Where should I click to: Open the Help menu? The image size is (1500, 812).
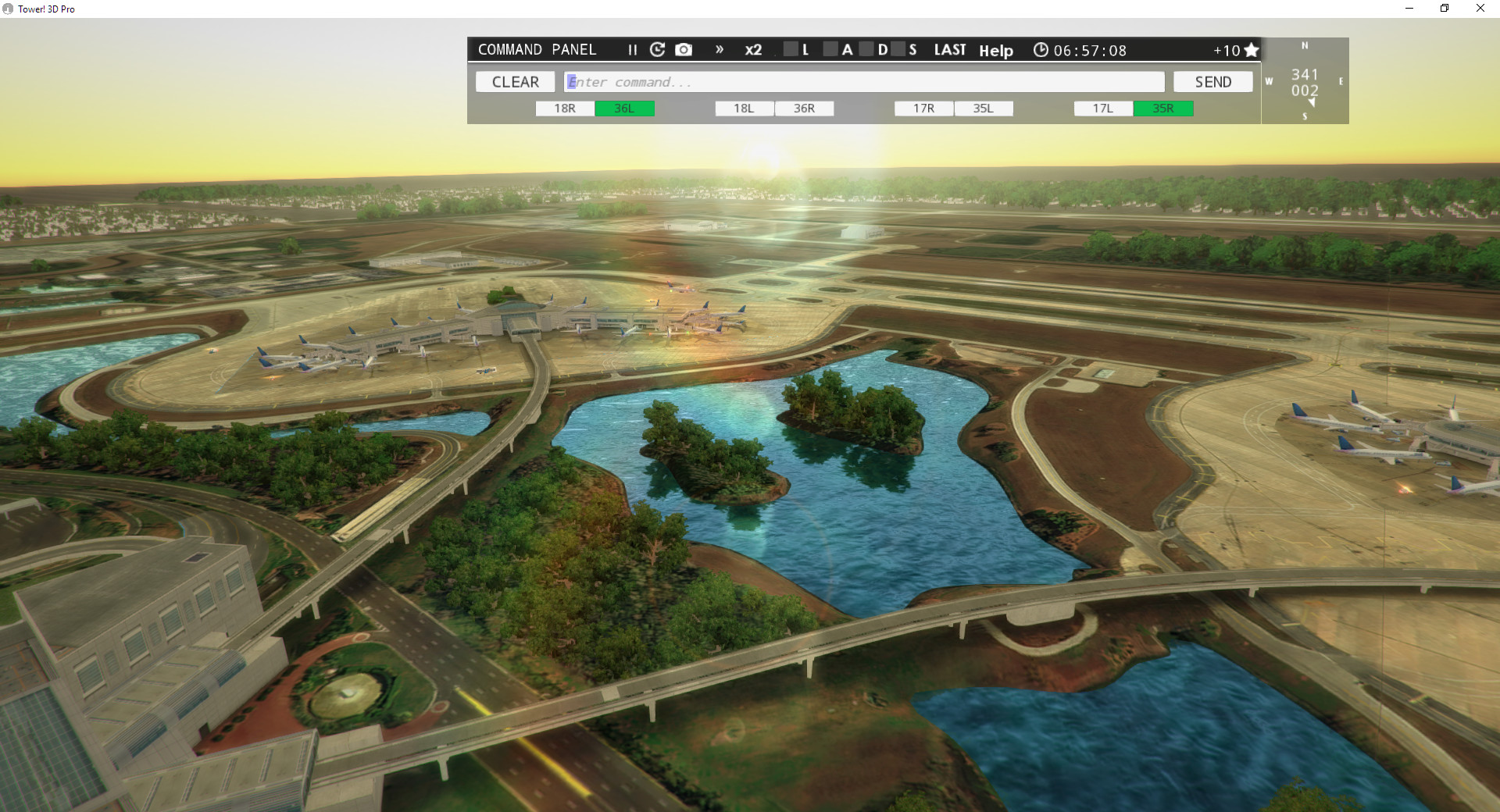click(x=996, y=51)
